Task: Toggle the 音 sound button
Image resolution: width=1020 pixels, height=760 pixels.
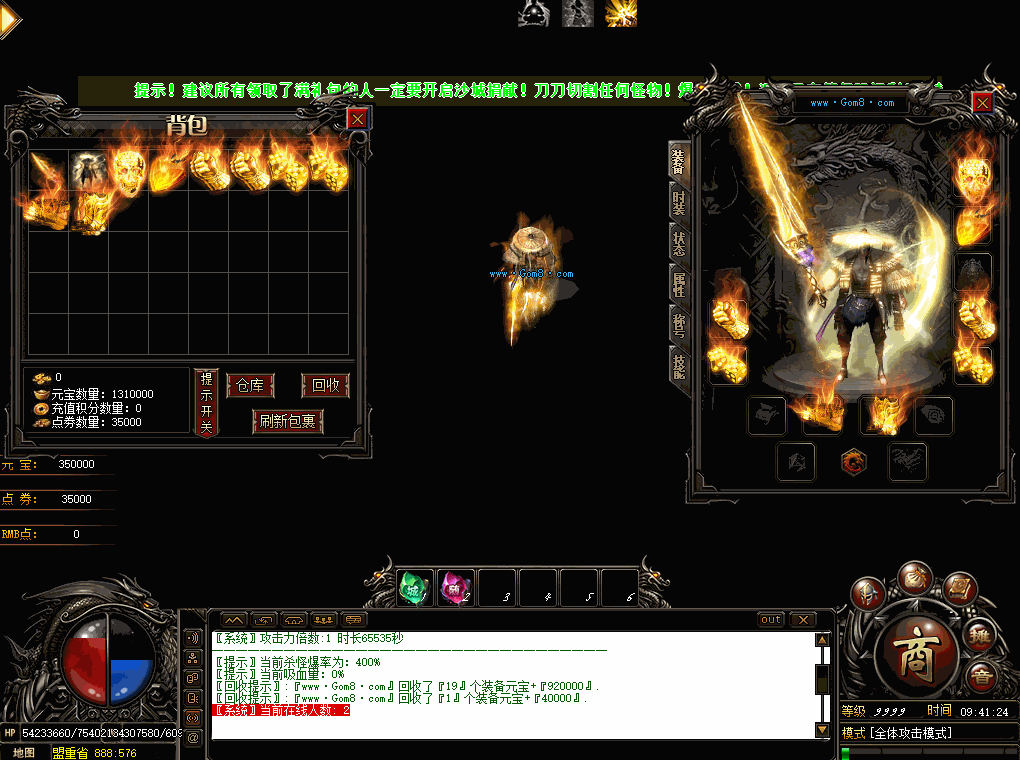Action: [x=982, y=678]
